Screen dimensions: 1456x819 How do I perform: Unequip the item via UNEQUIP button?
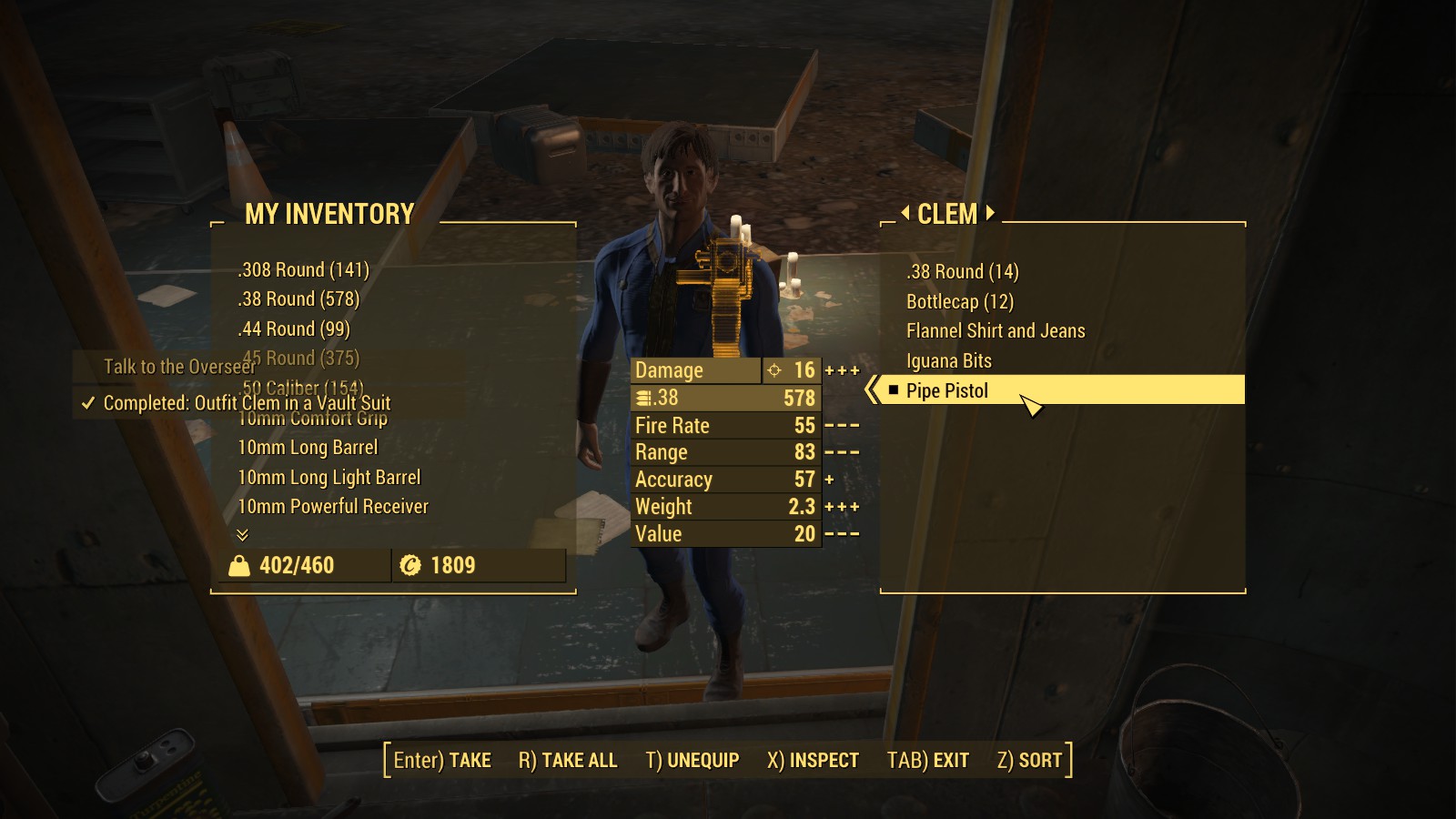[693, 761]
